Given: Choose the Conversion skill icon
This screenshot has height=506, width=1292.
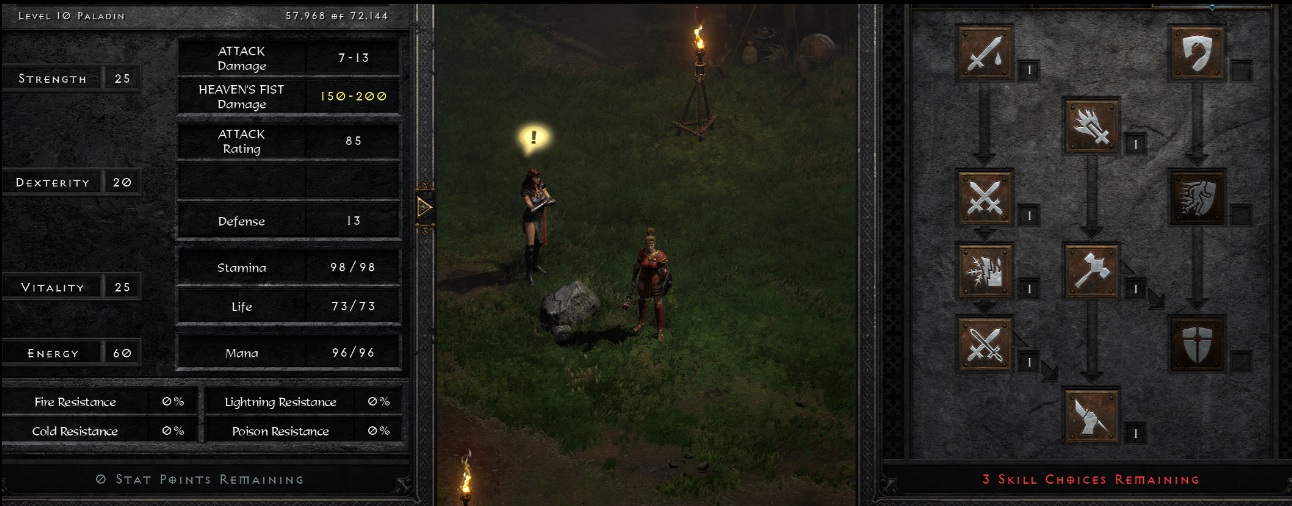Looking at the screenshot, I should (x=985, y=343).
